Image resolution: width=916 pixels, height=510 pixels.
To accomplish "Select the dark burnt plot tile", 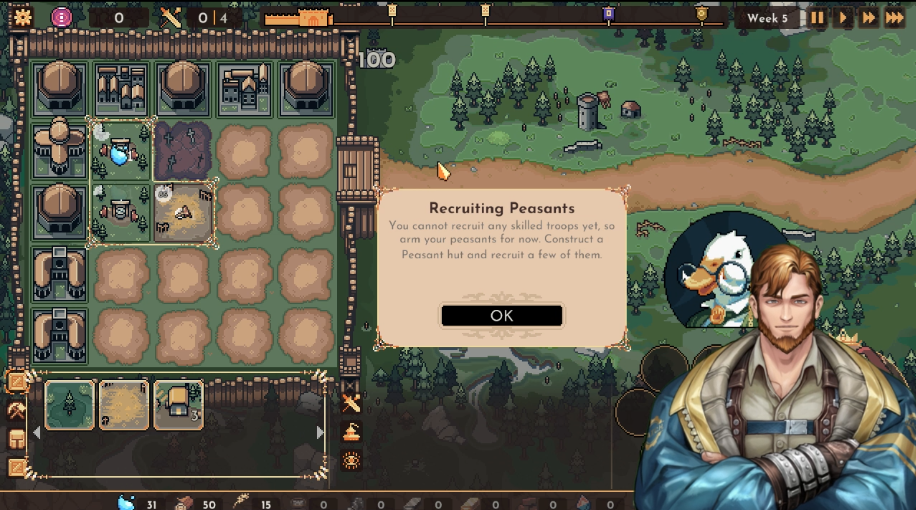I will point(183,151).
